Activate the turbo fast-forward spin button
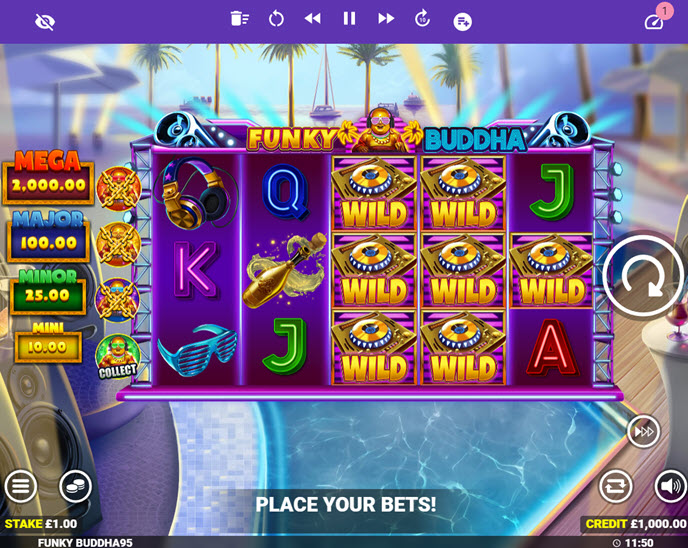The image size is (688, 548). click(x=643, y=431)
